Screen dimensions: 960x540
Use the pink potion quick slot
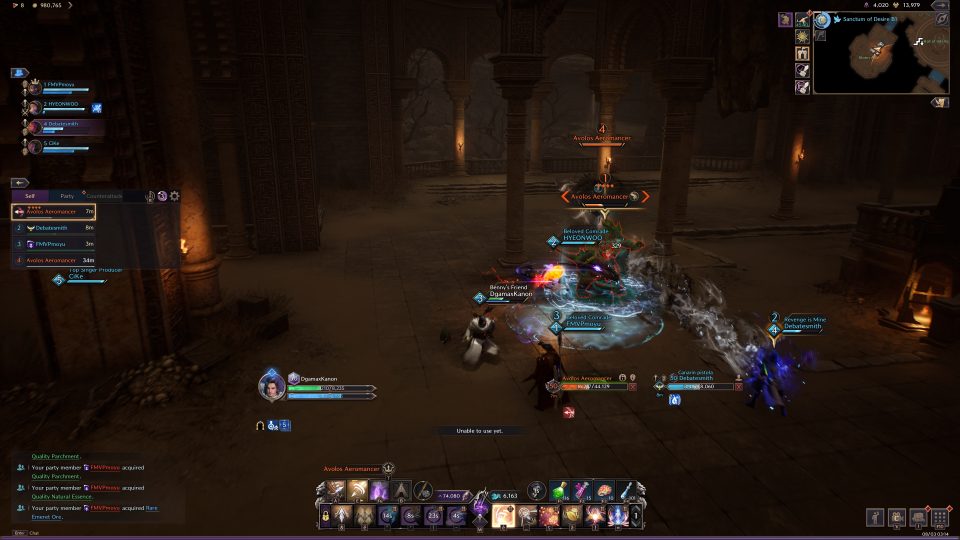click(x=580, y=490)
